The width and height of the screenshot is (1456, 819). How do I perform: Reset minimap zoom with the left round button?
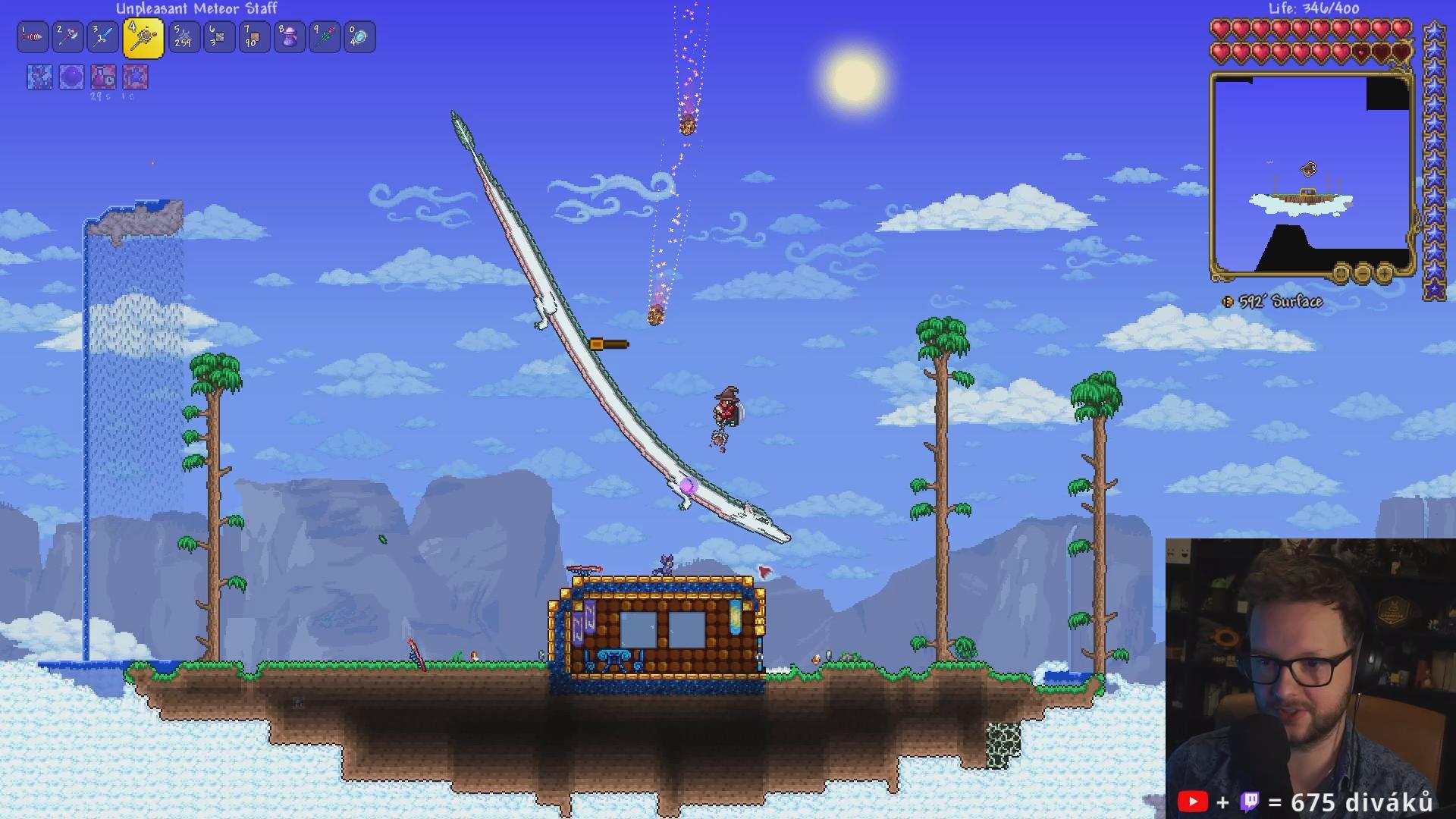click(x=1341, y=271)
